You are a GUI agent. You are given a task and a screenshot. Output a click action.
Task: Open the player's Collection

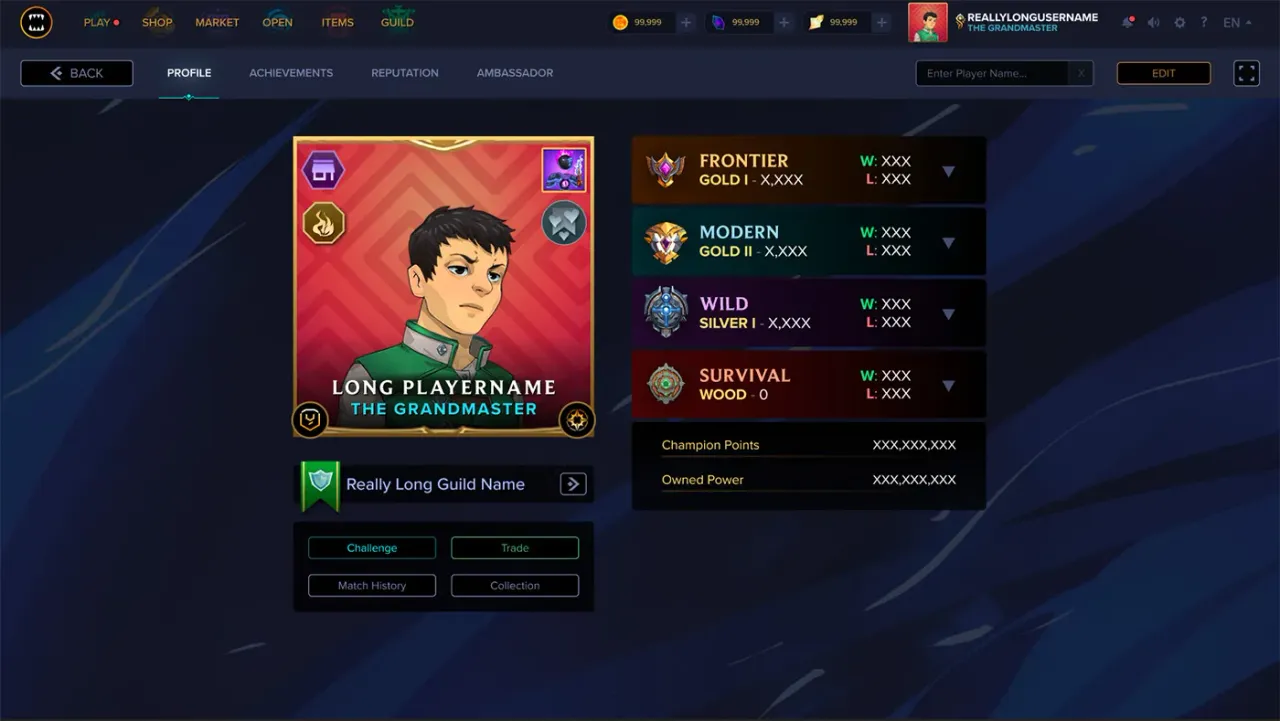click(515, 586)
